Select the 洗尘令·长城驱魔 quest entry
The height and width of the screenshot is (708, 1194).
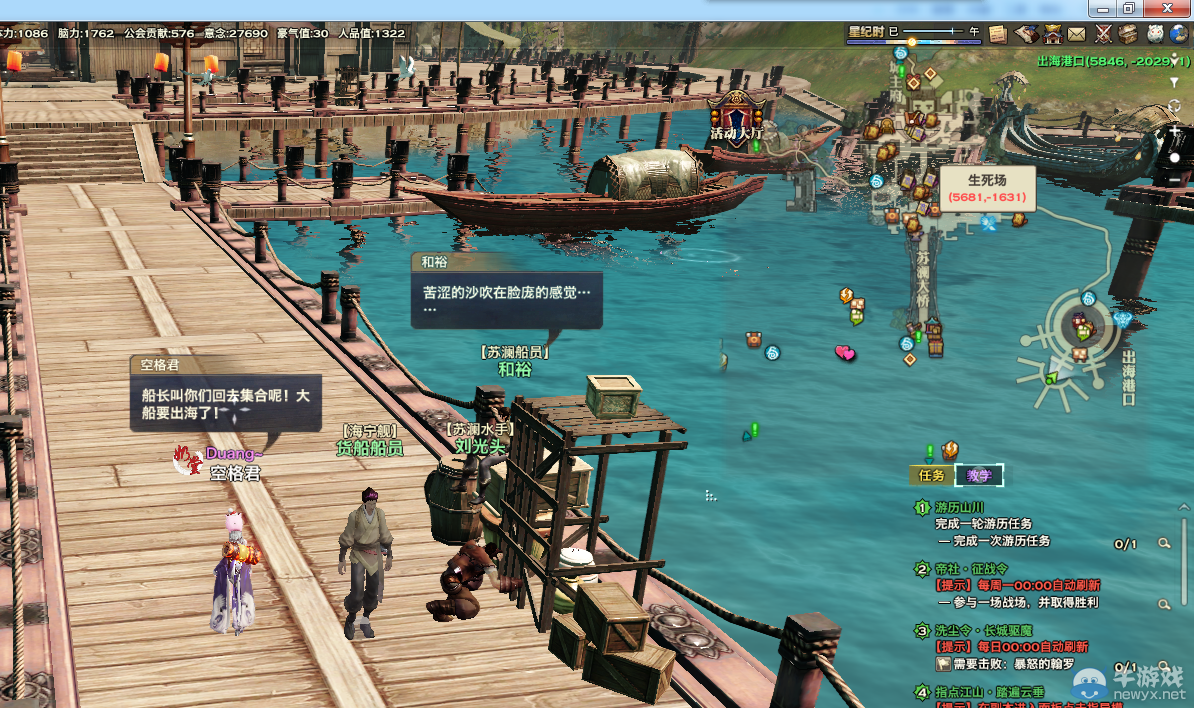[984, 631]
